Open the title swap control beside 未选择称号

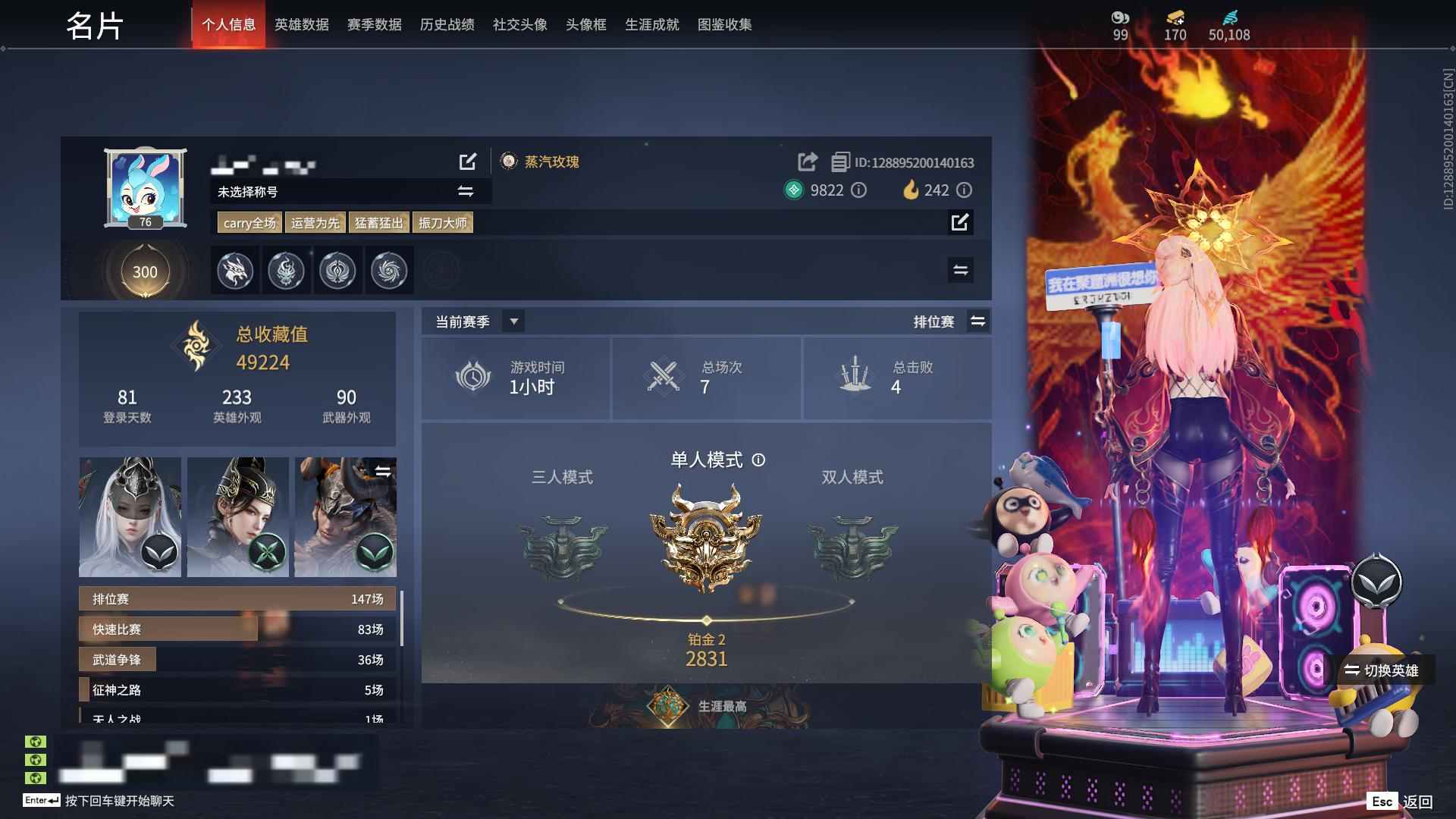coord(463,192)
